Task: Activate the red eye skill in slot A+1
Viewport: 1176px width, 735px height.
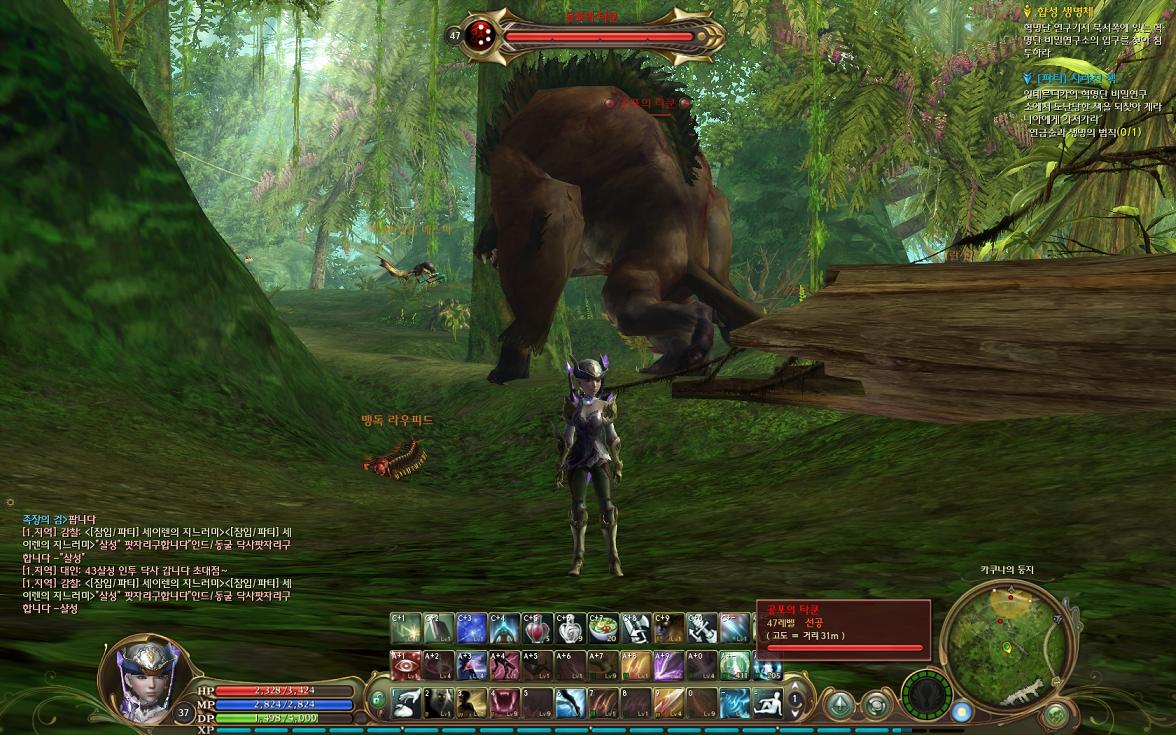Action: tap(406, 665)
